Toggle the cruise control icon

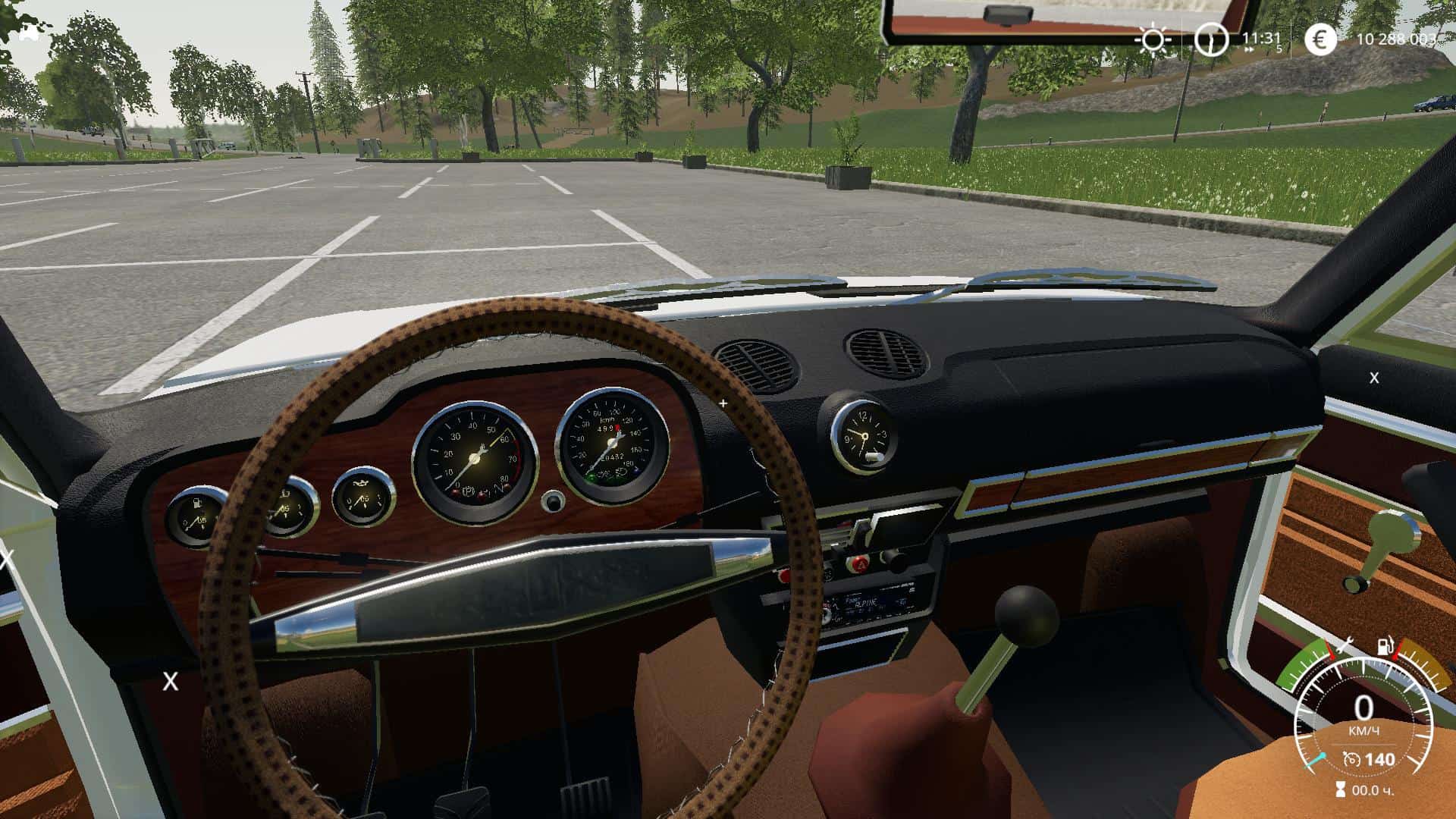click(x=1351, y=759)
